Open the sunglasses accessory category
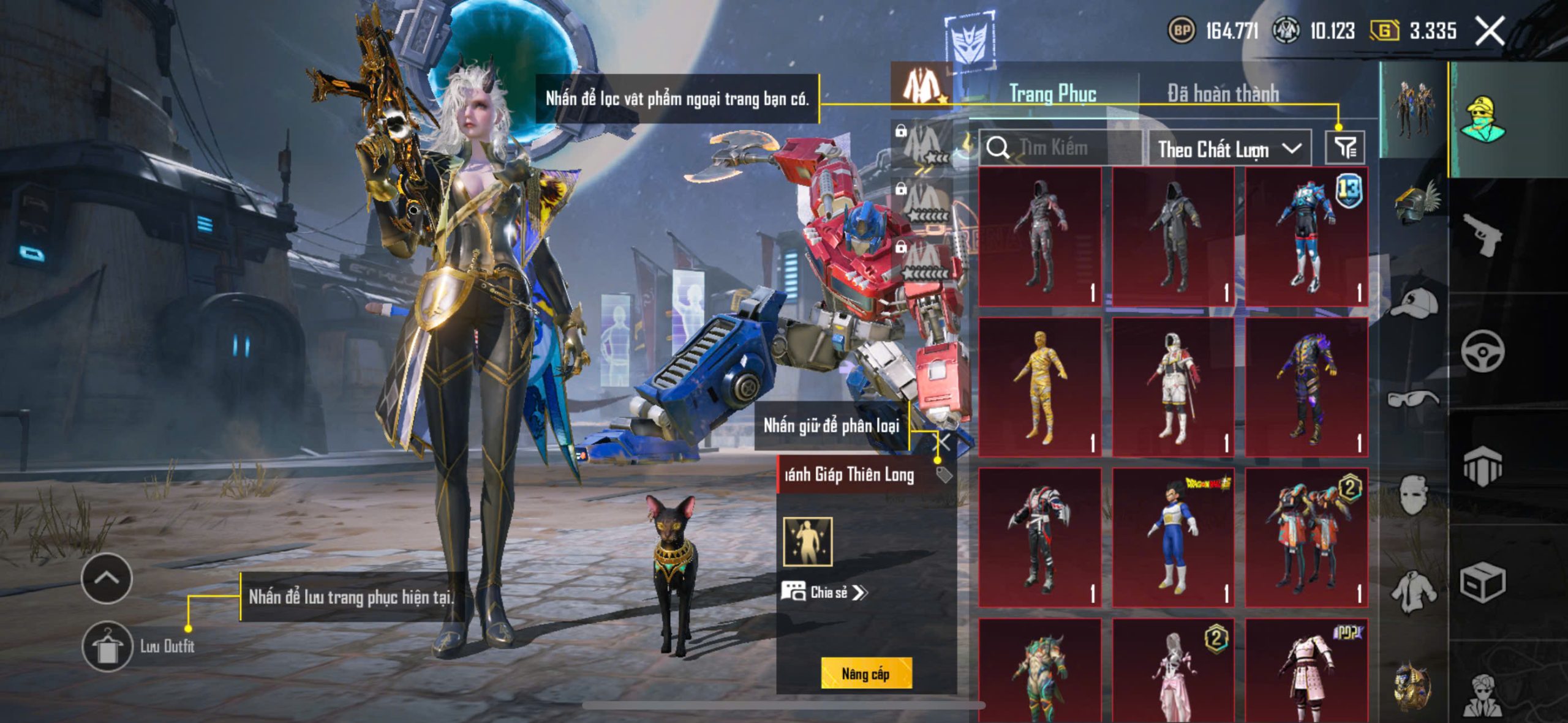Viewport: 1568px width, 723px height. 1413,399
